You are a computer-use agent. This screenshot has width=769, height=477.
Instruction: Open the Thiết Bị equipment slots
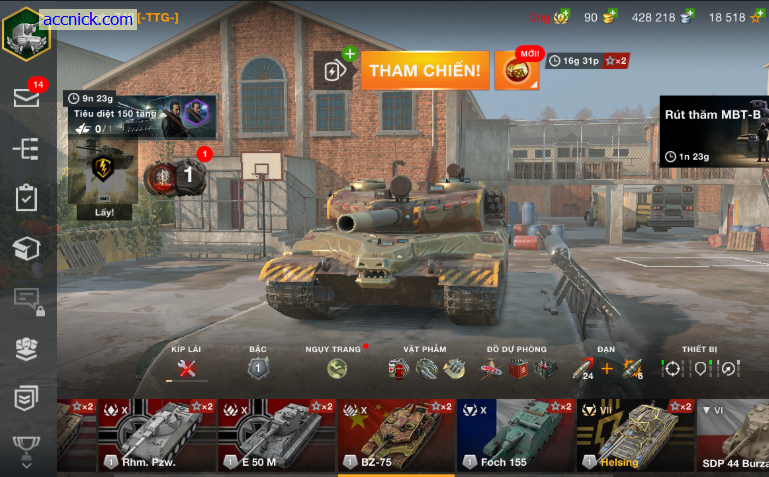[700, 368]
